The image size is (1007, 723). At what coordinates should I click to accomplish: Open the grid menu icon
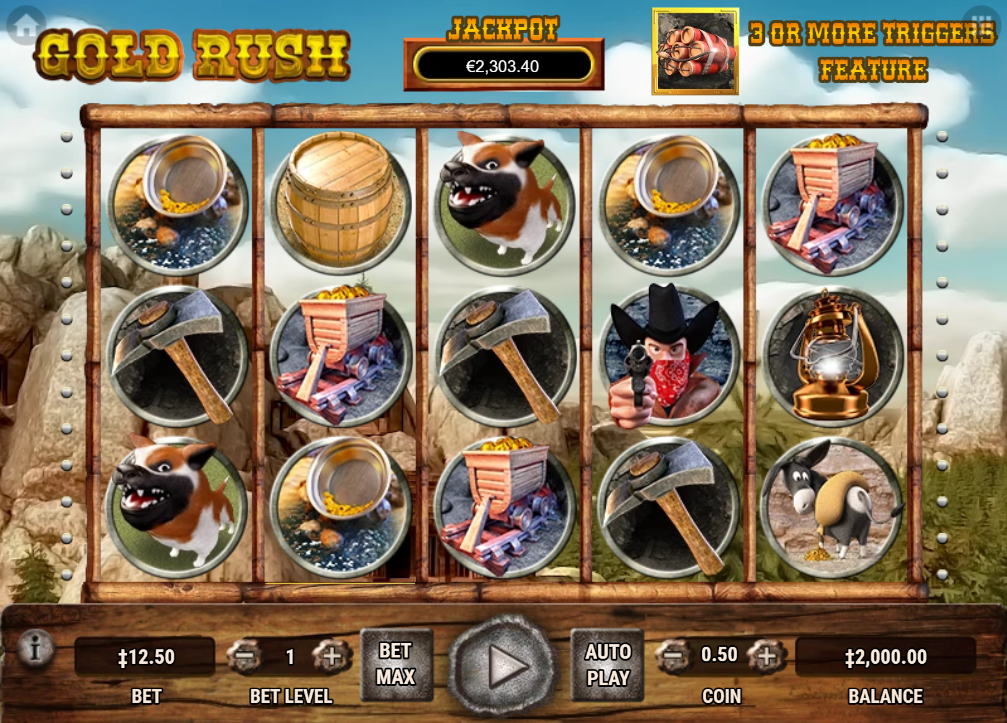(x=981, y=21)
